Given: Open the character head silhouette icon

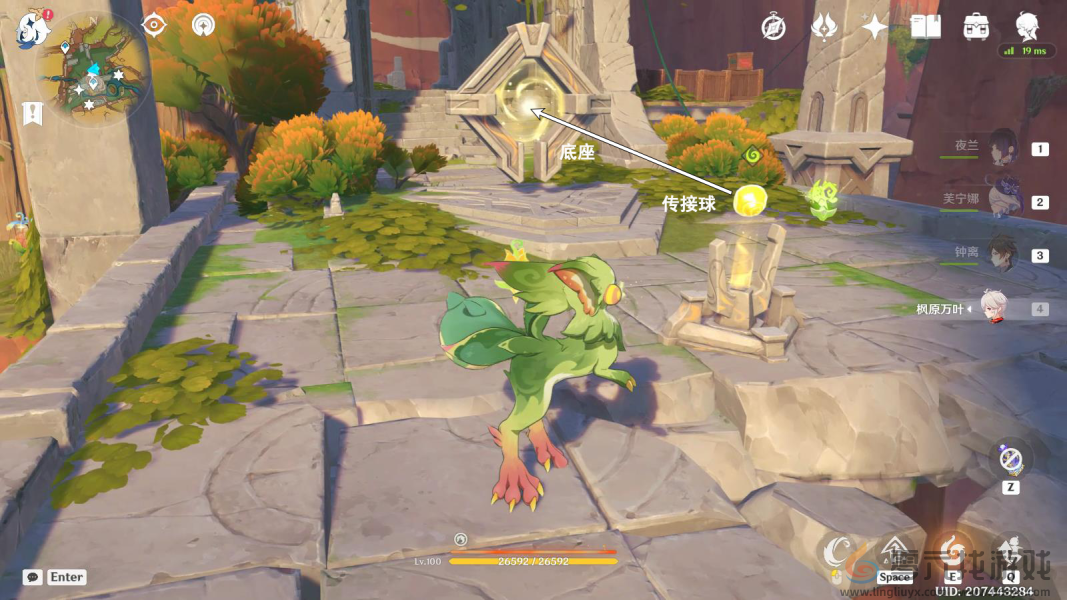Looking at the screenshot, I should point(1028,26).
